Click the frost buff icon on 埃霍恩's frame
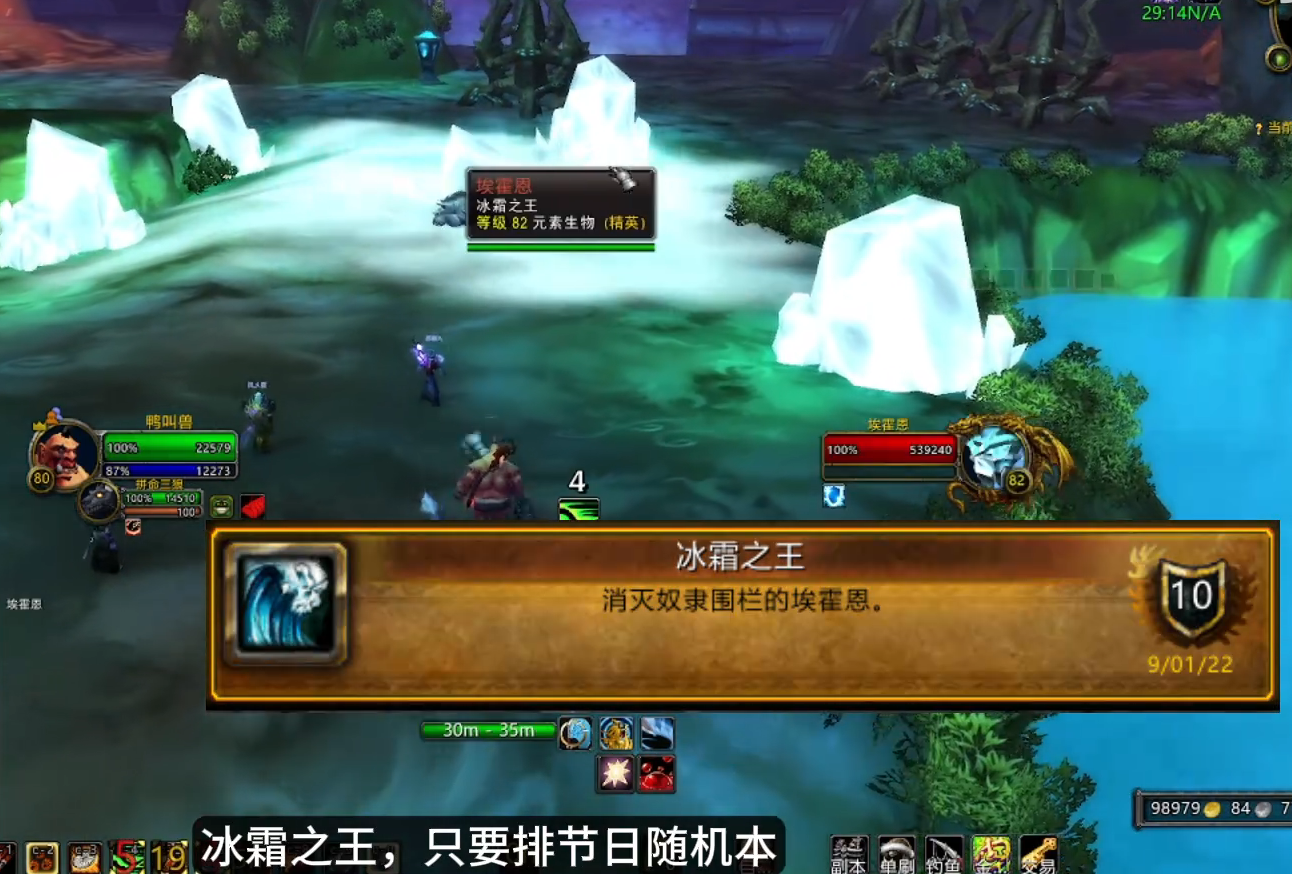This screenshot has width=1292, height=874. [x=833, y=497]
